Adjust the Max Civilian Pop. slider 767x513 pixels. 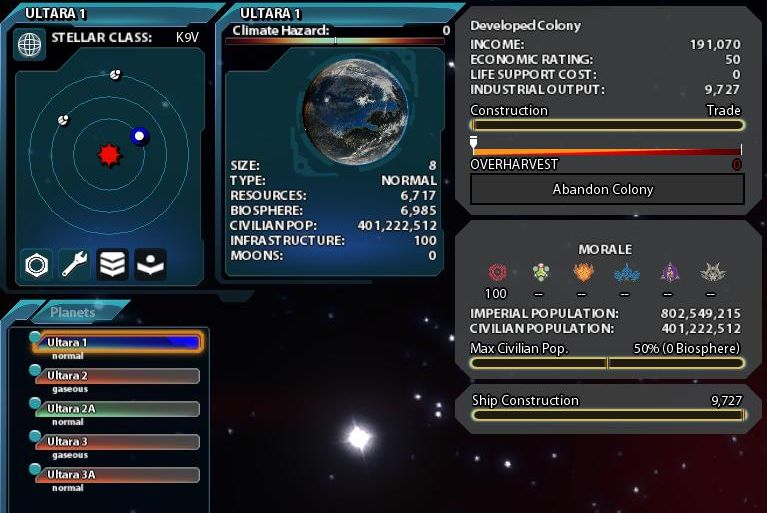click(607, 363)
